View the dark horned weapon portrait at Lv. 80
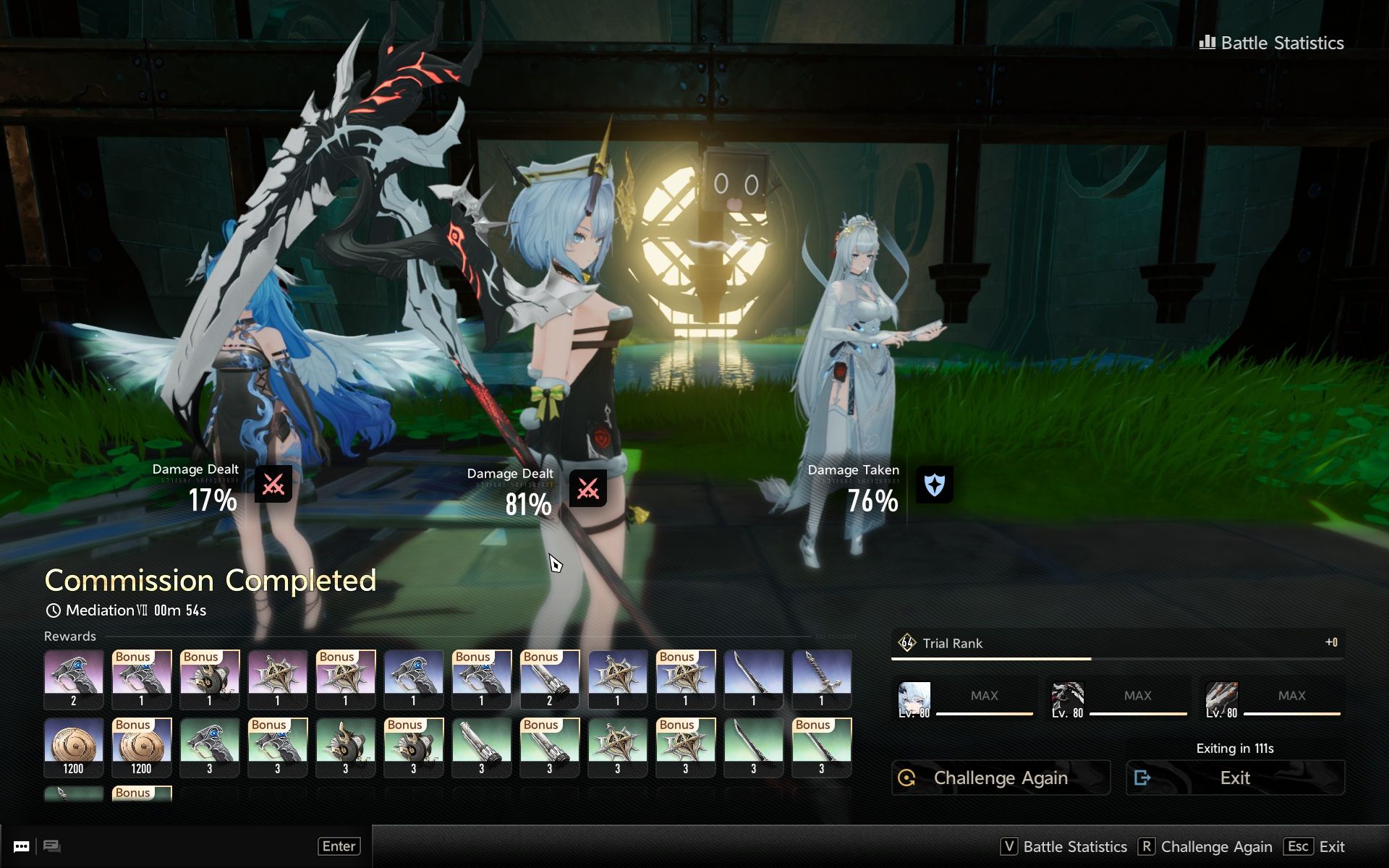1389x868 pixels. coord(1067,699)
